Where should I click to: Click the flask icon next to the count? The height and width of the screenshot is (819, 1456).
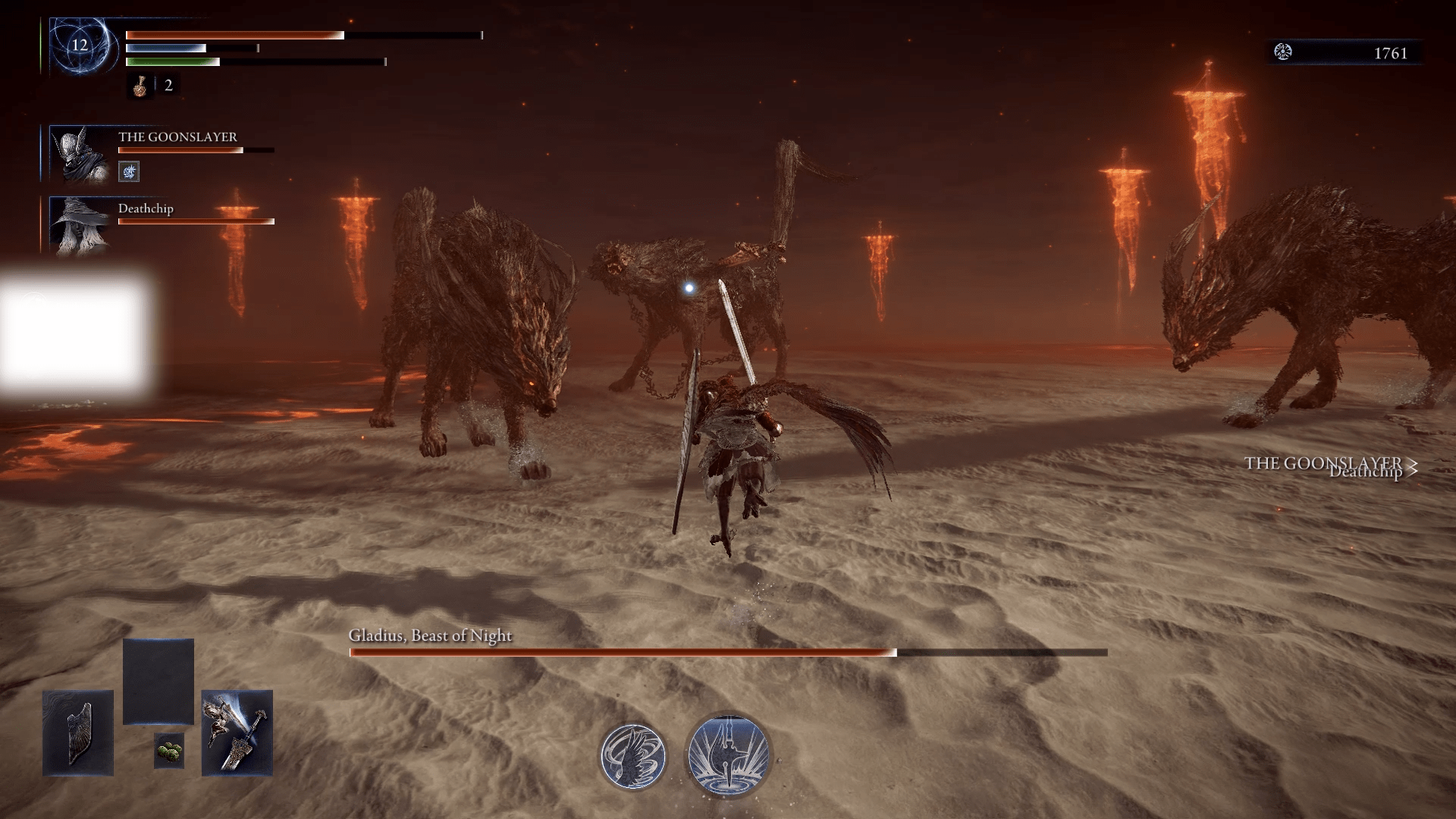click(x=140, y=86)
